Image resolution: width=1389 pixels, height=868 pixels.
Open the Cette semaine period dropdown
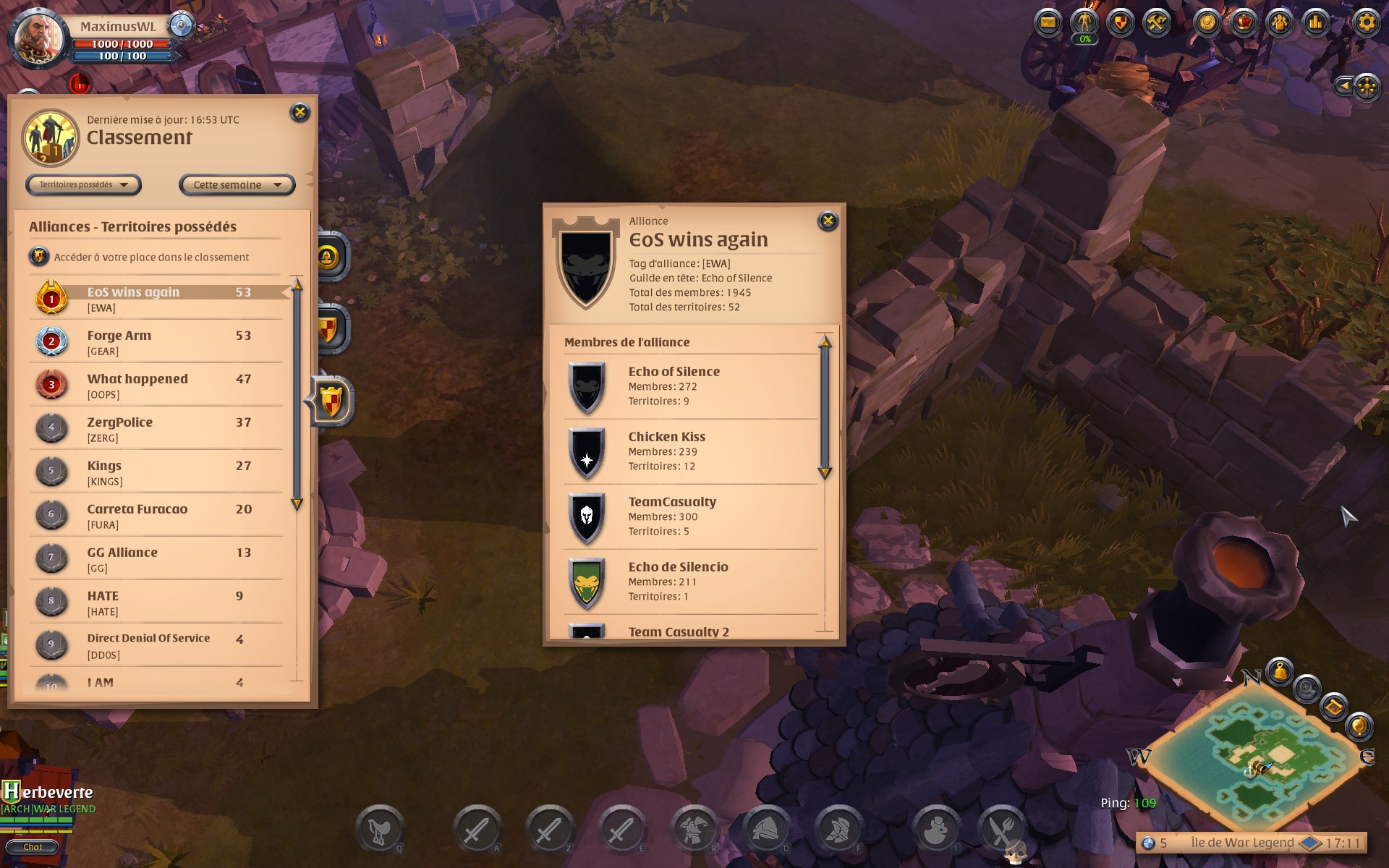coord(237,185)
